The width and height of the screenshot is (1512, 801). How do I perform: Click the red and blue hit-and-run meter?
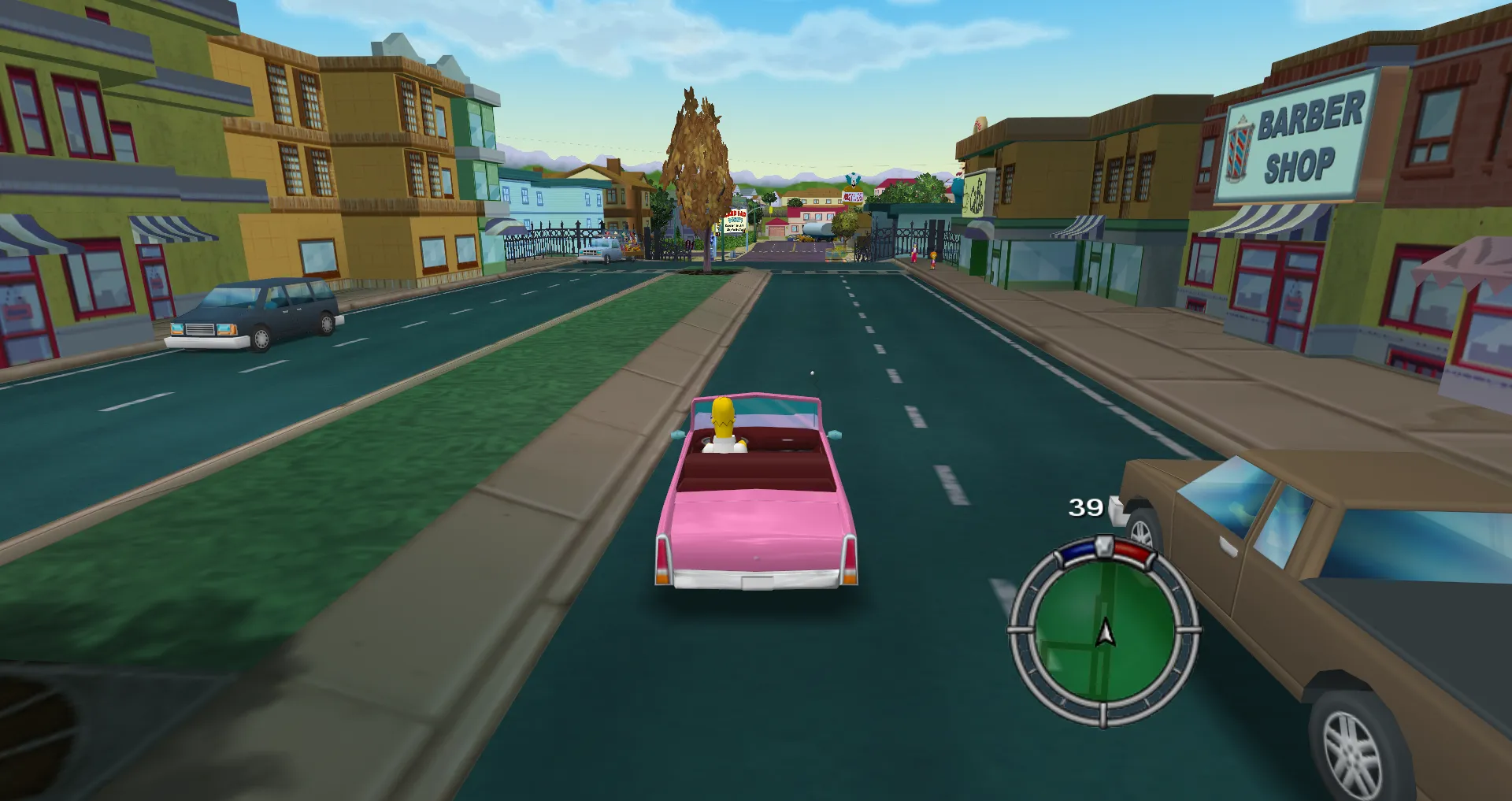tap(1105, 549)
